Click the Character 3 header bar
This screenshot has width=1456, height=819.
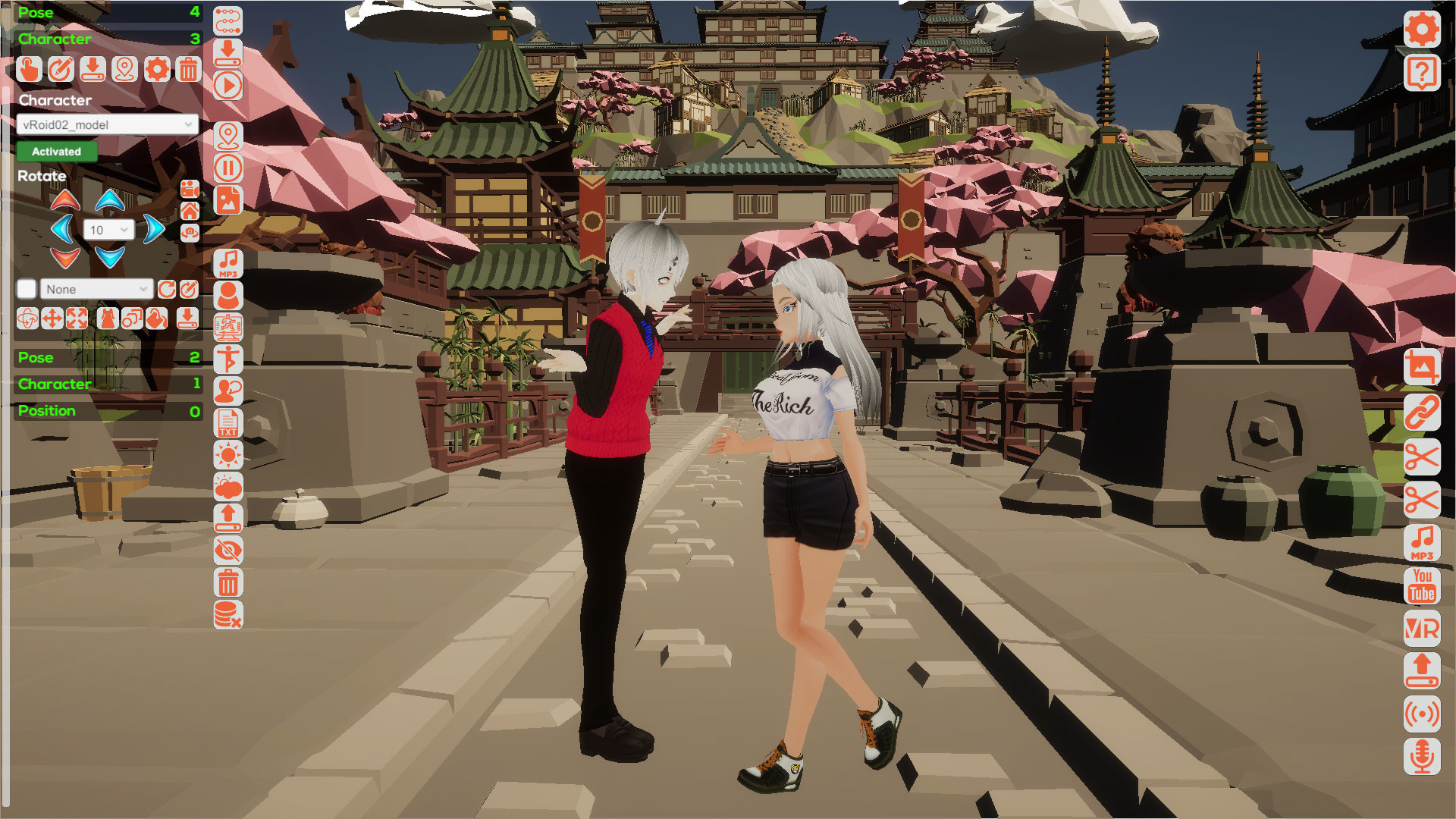106,39
